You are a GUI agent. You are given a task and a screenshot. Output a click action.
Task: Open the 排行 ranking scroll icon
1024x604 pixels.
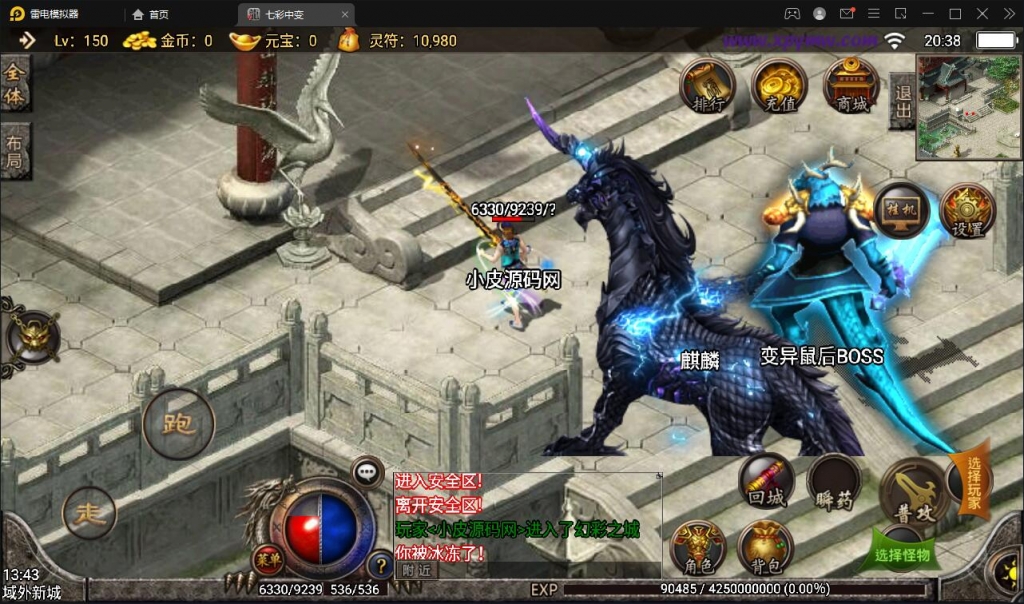click(708, 86)
